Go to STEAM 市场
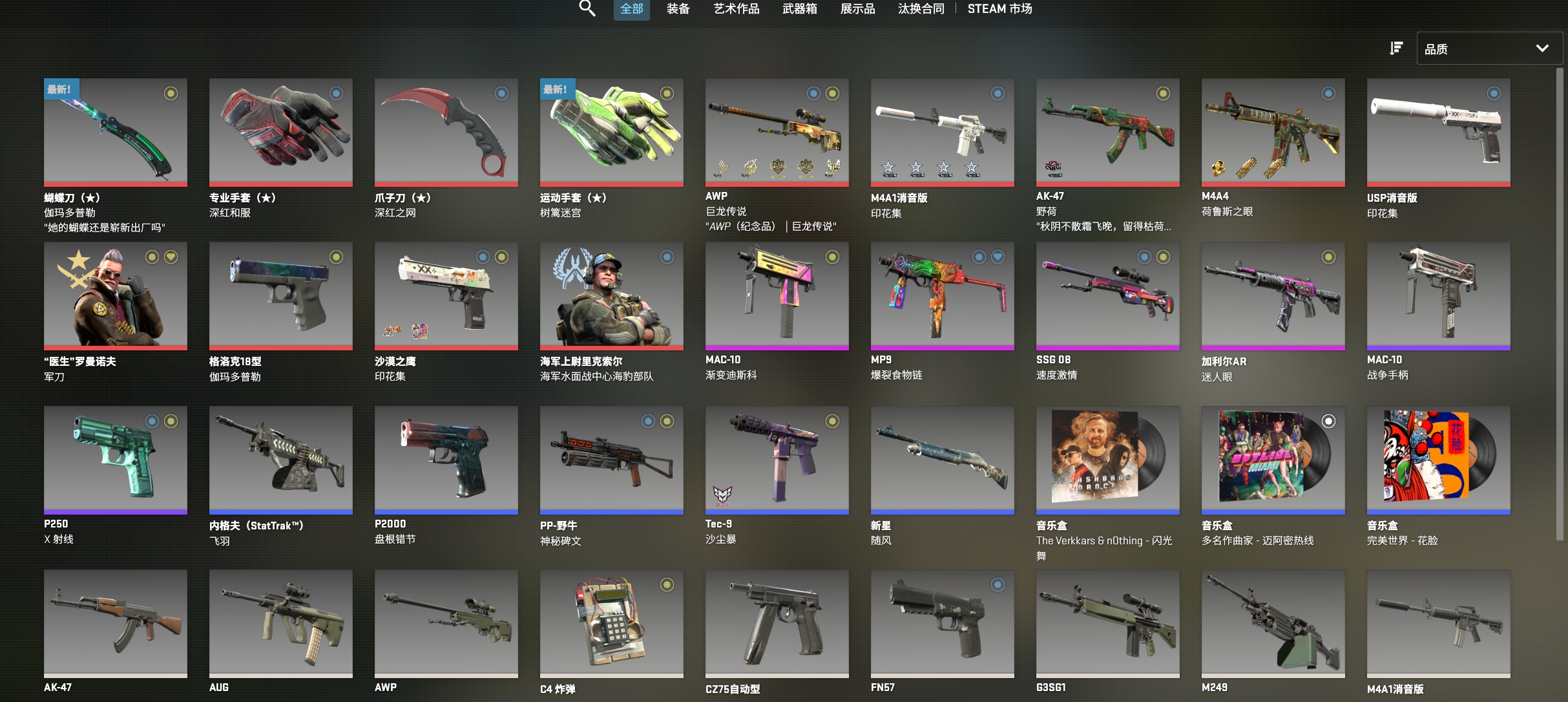 point(999,9)
